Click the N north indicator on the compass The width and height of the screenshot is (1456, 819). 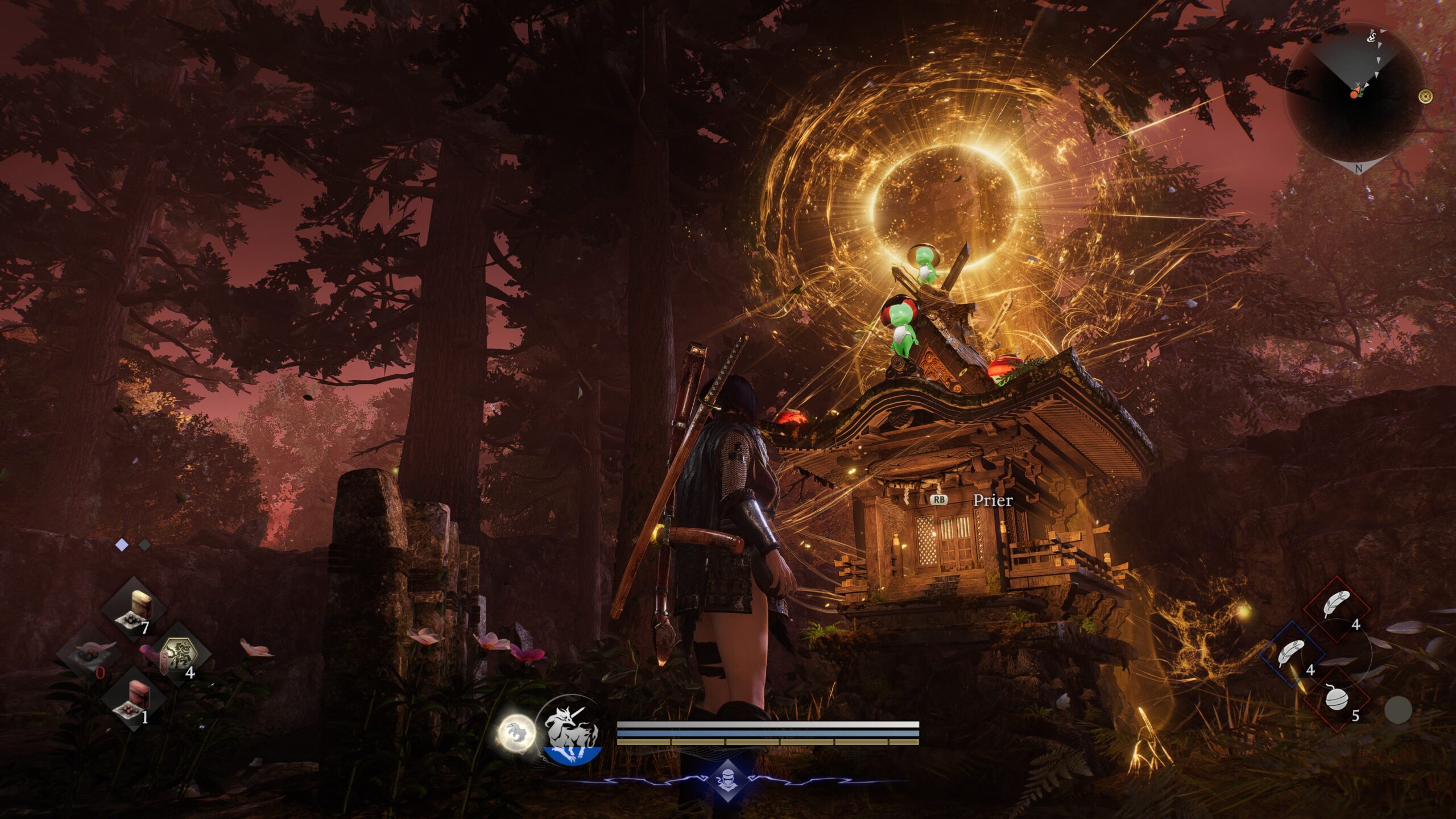(1359, 168)
